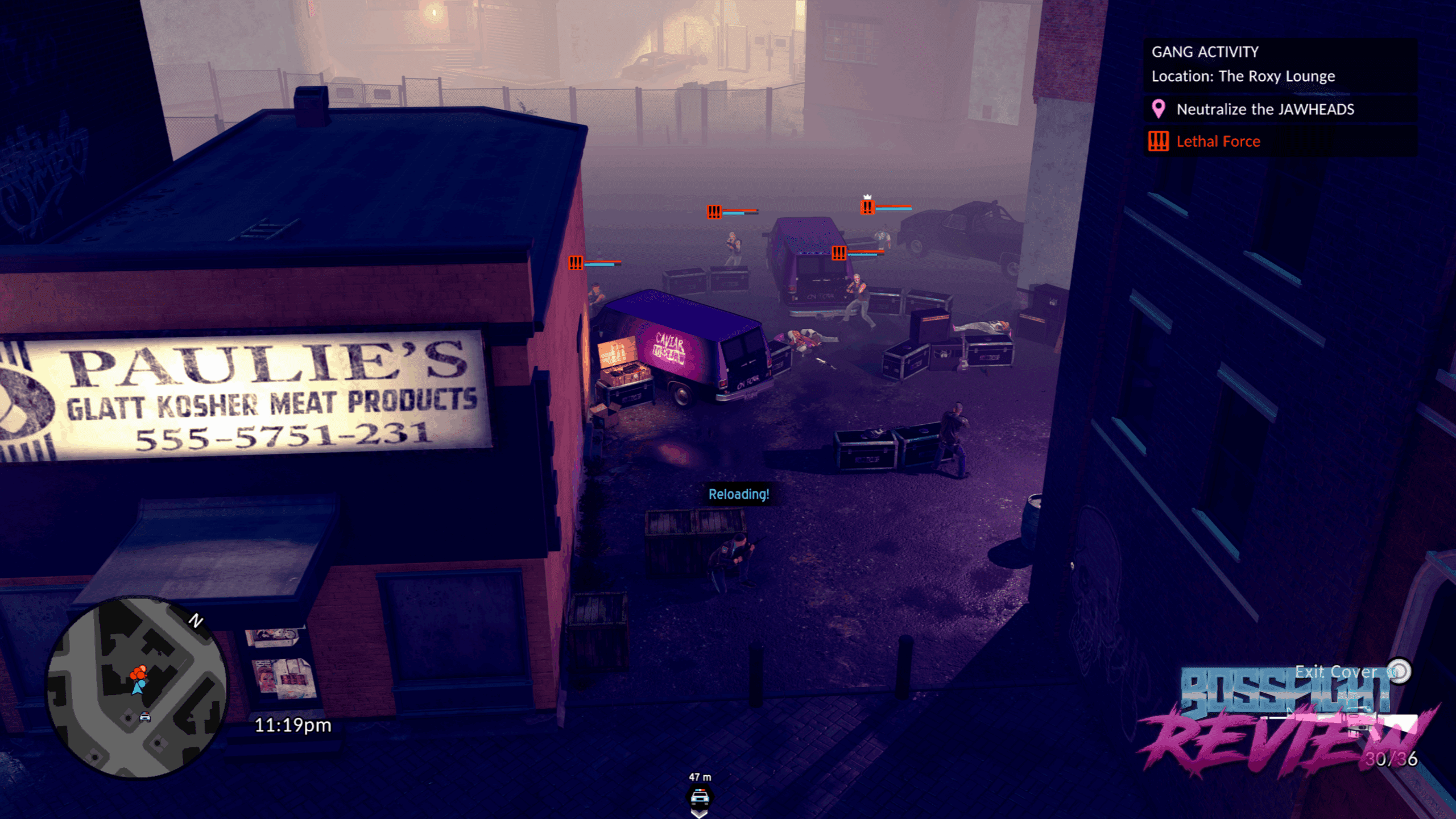Screen dimensions: 1456x819
Task: Click the police car icon on the minimap
Action: (145, 717)
